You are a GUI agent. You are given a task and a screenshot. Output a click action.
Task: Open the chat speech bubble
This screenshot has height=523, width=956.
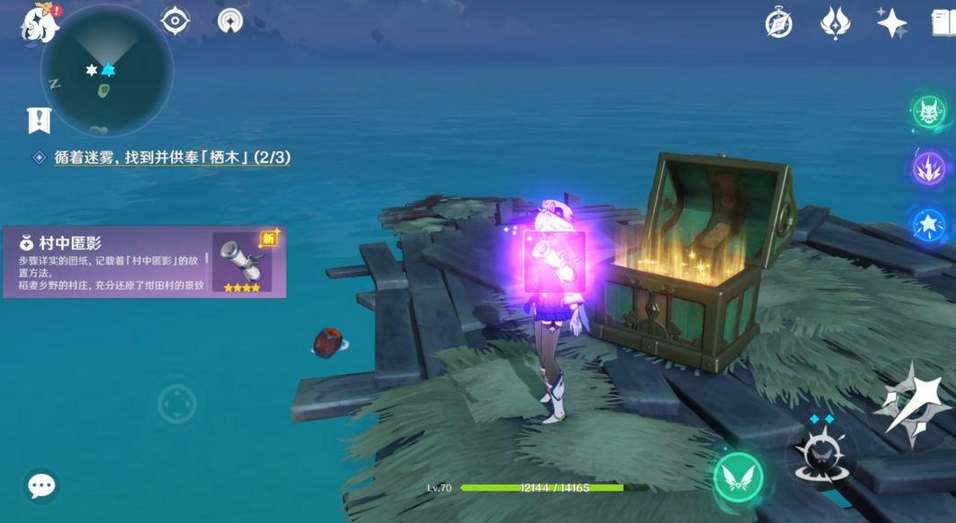(41, 487)
